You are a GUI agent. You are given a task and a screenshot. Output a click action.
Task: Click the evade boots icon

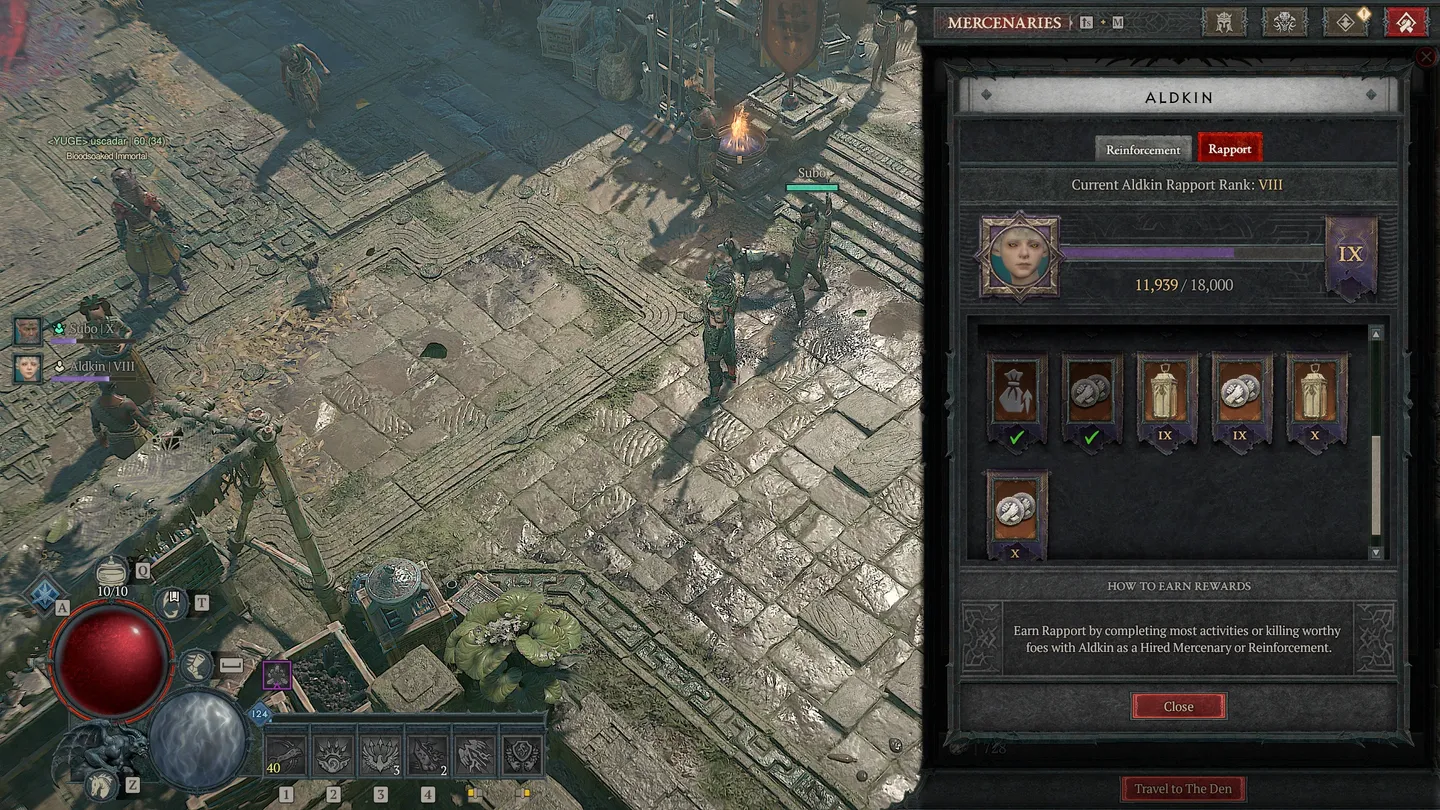196,666
